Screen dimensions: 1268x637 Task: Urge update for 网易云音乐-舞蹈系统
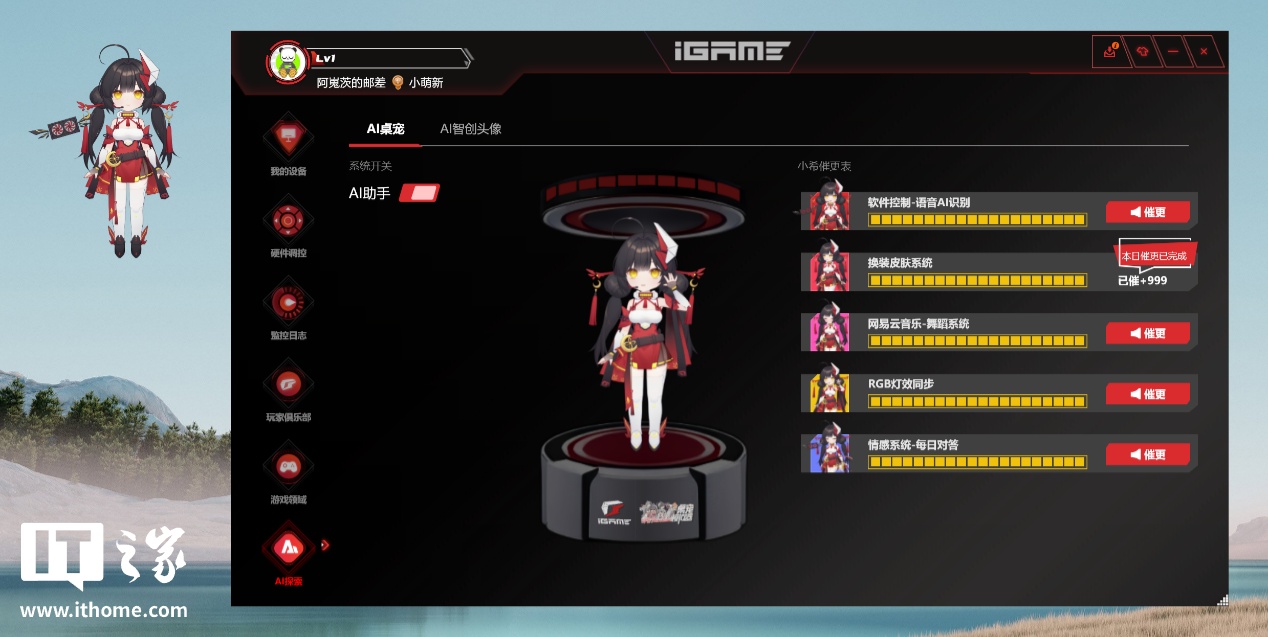pyautogui.click(x=1147, y=333)
